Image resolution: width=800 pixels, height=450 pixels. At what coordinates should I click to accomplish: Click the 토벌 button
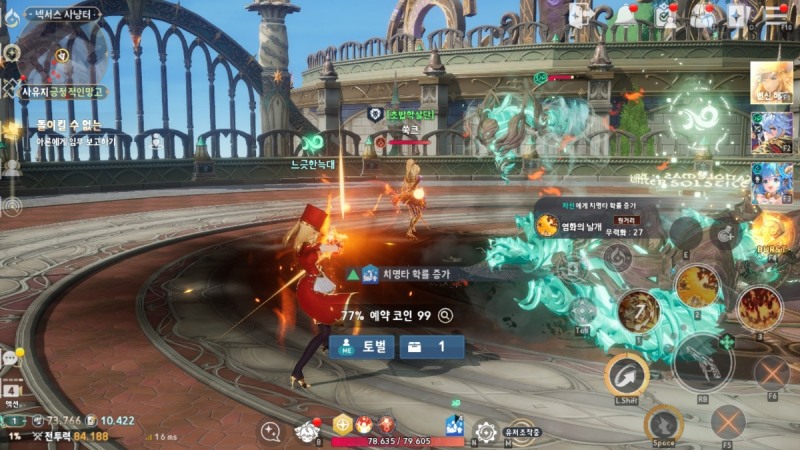361,346
